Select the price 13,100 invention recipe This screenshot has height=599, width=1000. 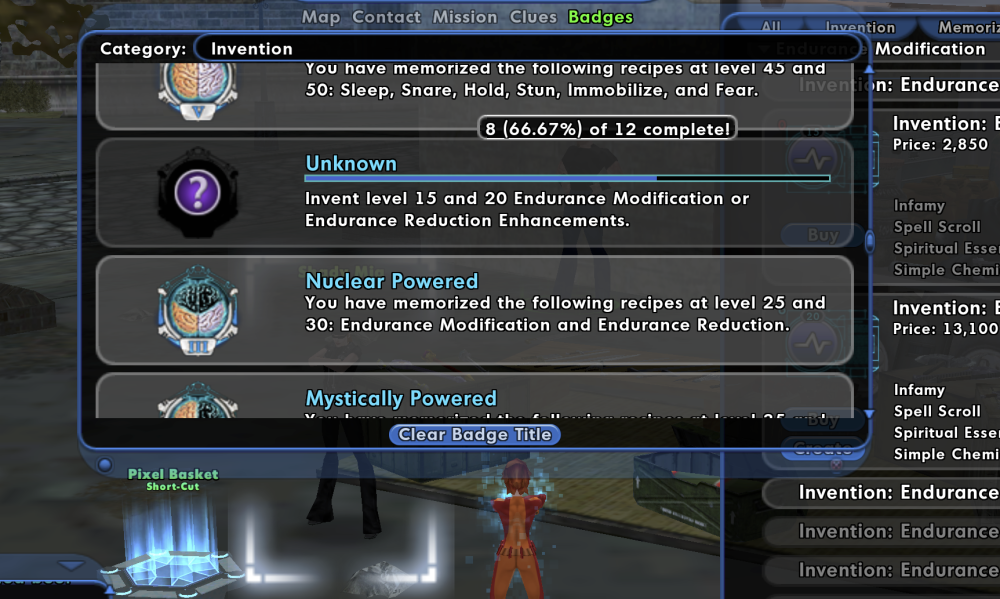[x=945, y=318]
